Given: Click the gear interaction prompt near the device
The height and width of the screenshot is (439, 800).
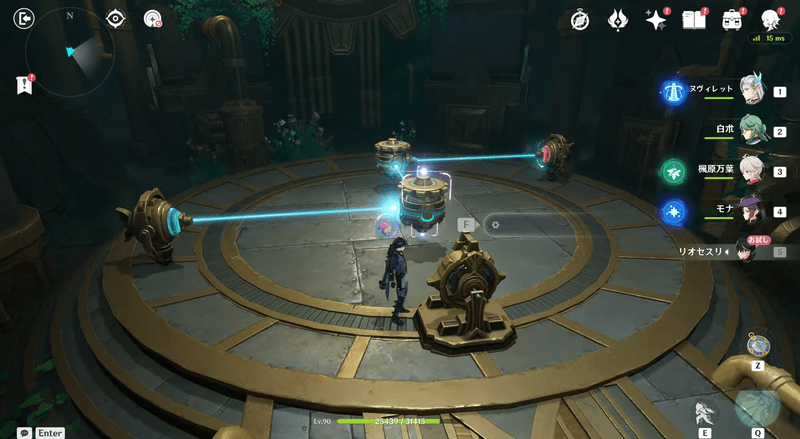Looking at the screenshot, I should pyautogui.click(x=496, y=225).
